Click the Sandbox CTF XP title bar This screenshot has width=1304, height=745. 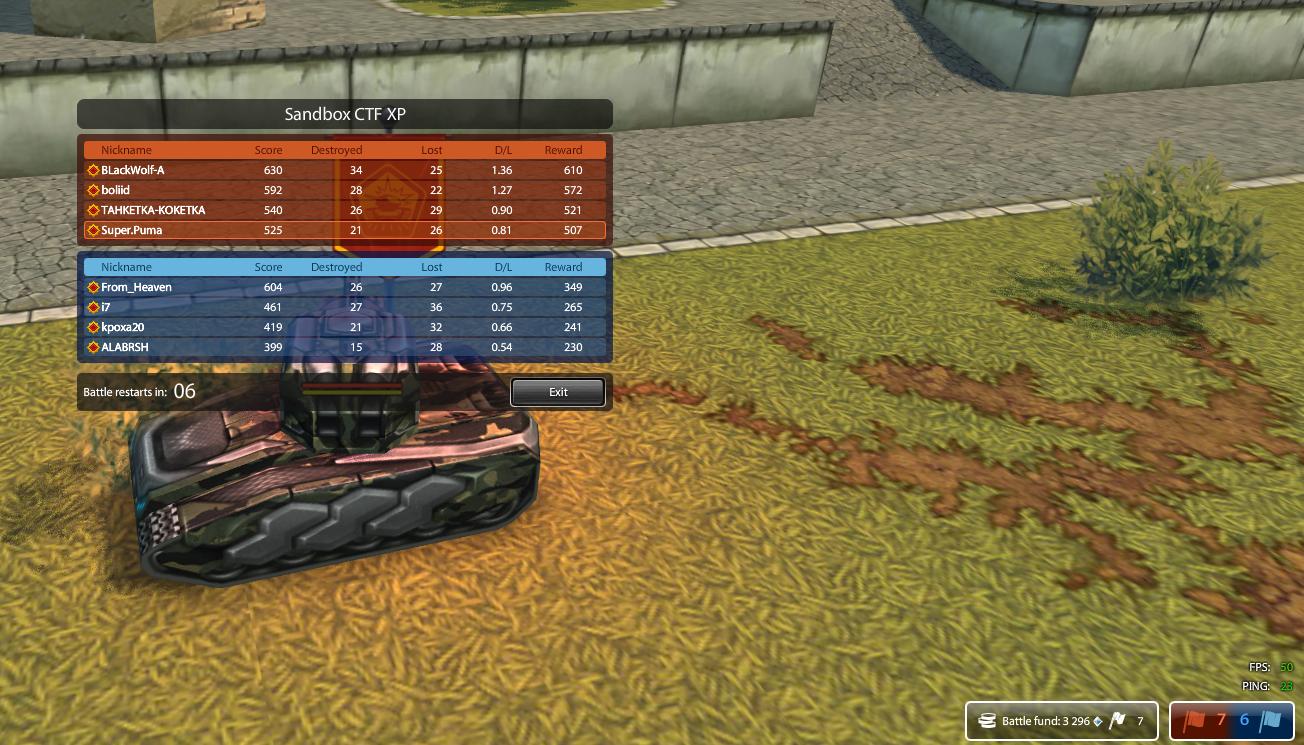pyautogui.click(x=345, y=114)
